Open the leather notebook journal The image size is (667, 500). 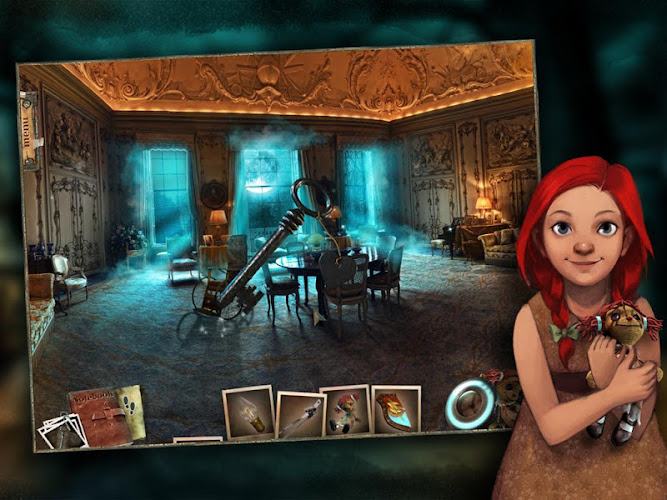105,411
